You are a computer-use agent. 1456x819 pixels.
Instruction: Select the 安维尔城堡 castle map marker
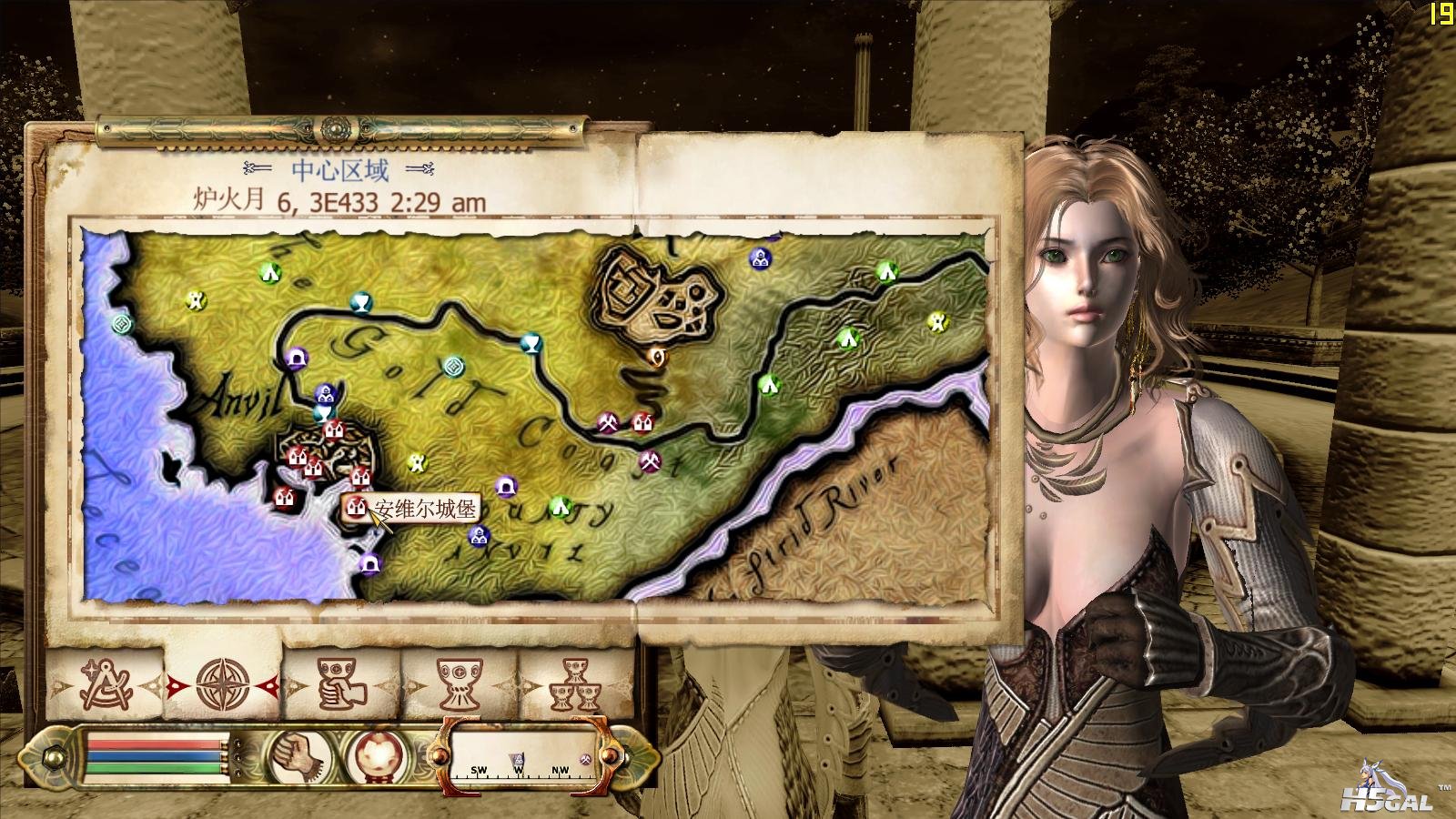click(x=355, y=507)
